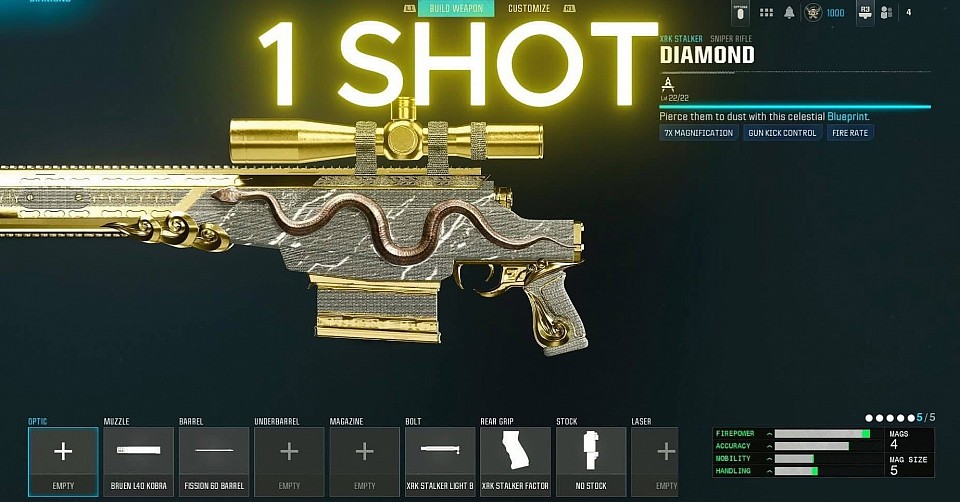Open the grid menu icon

coord(767,13)
